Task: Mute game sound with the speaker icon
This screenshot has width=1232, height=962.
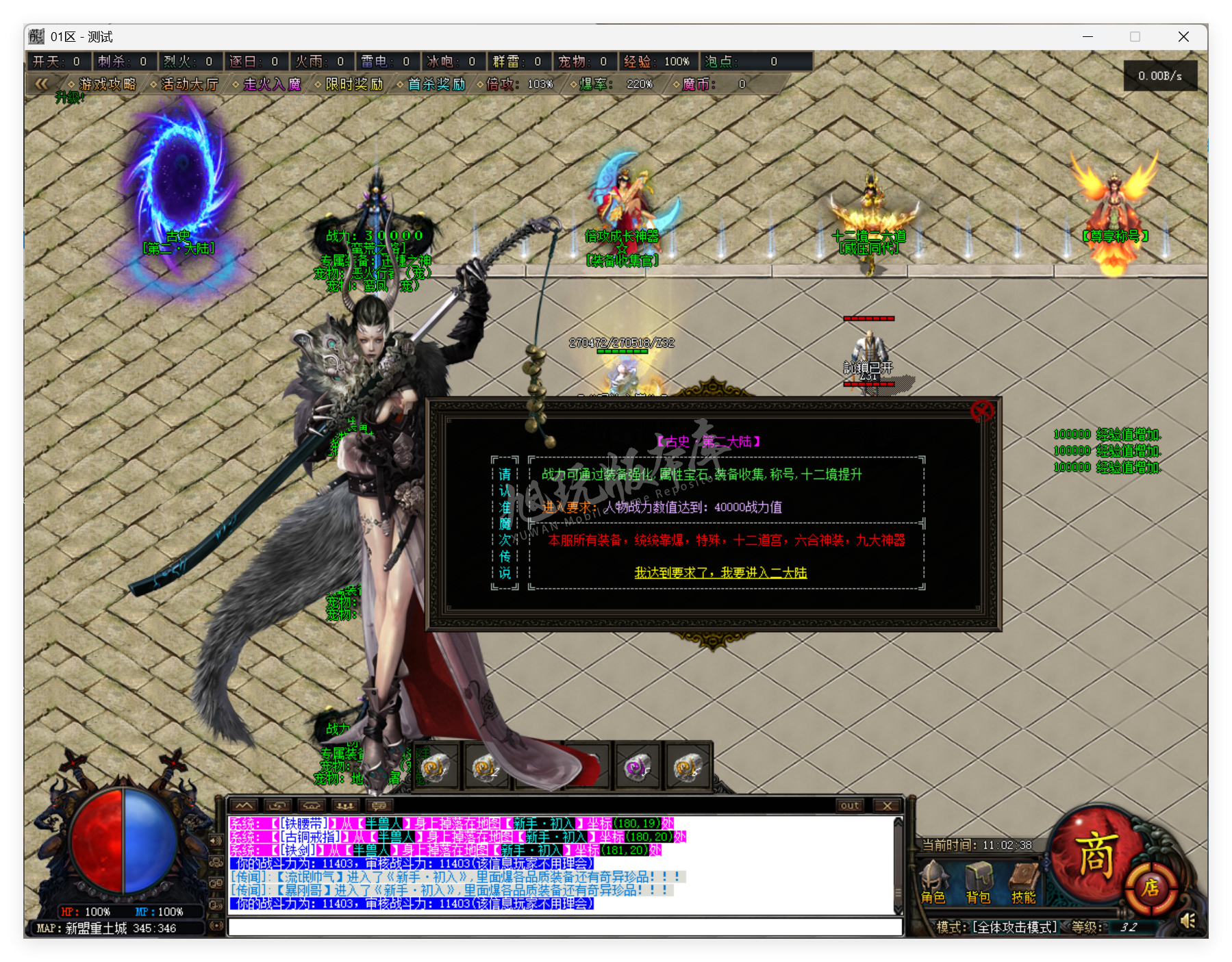Action: tap(1187, 920)
